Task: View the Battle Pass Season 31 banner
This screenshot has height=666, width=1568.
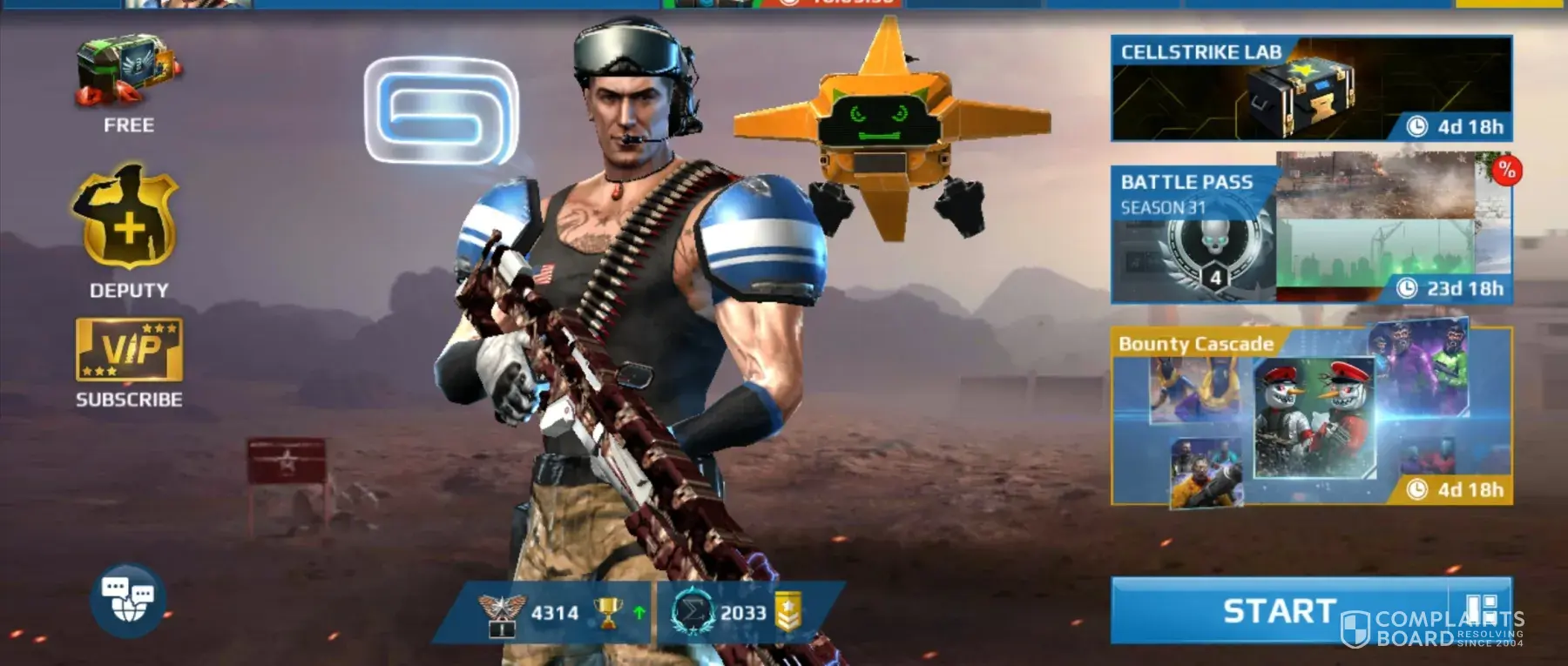Action: pyautogui.click(x=1310, y=228)
